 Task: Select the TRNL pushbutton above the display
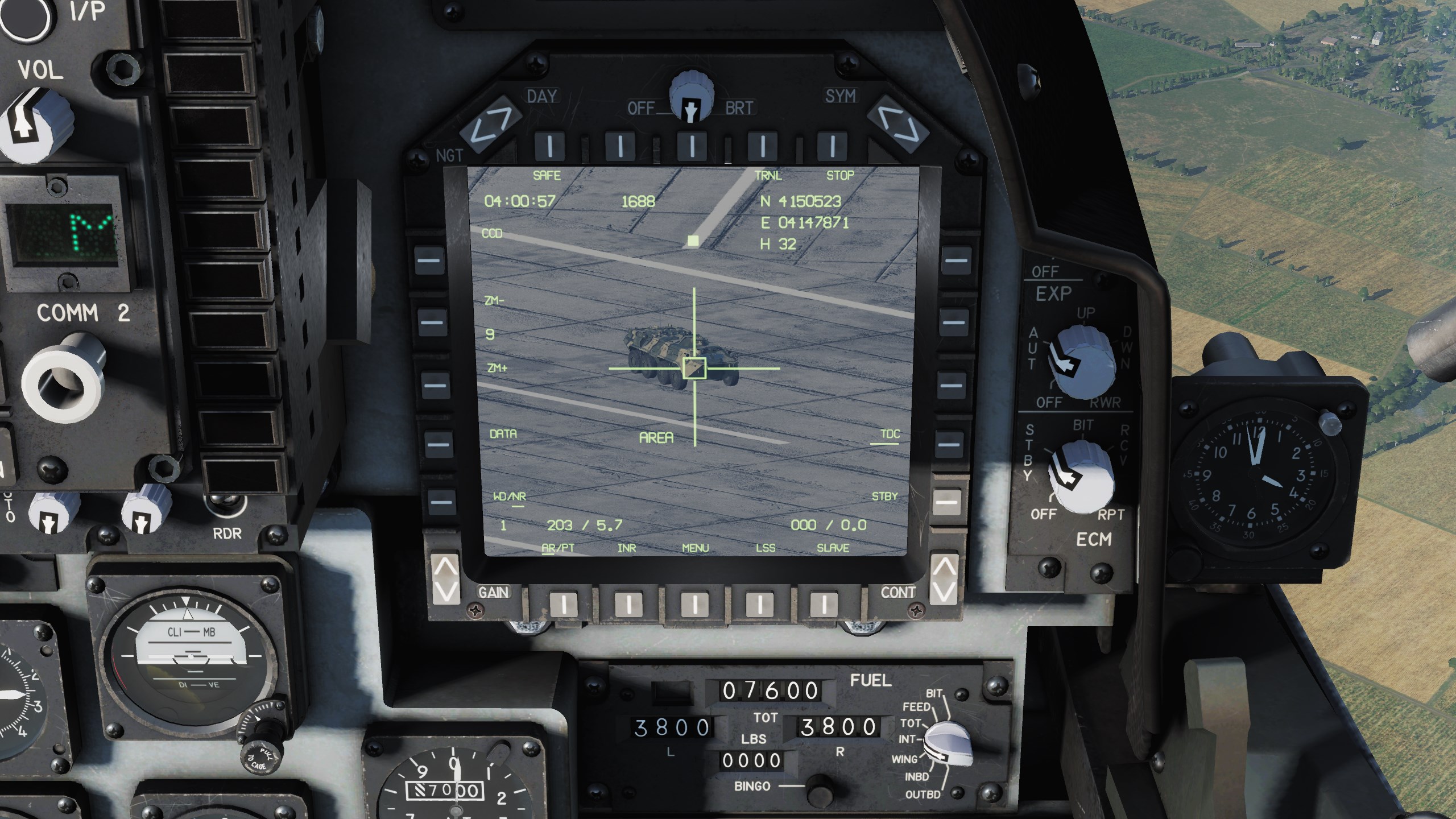762,146
